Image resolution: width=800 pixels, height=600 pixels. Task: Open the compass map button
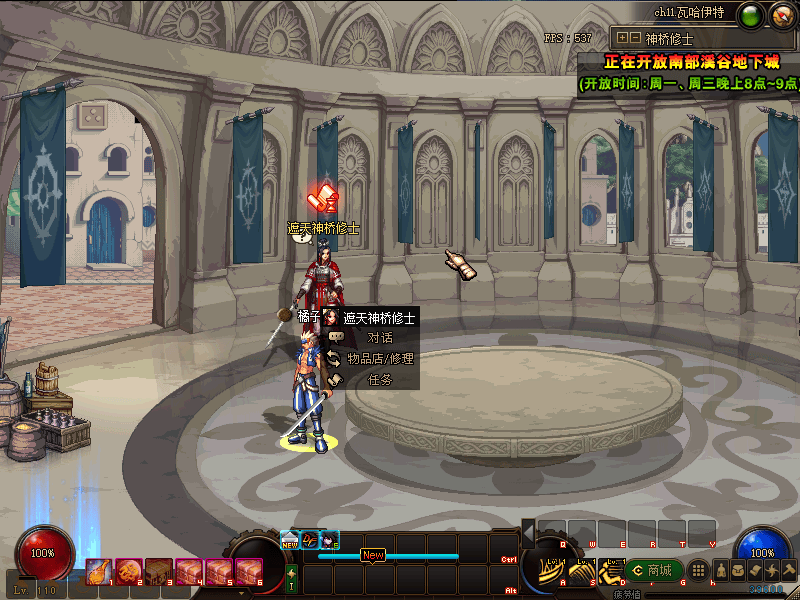779,15
